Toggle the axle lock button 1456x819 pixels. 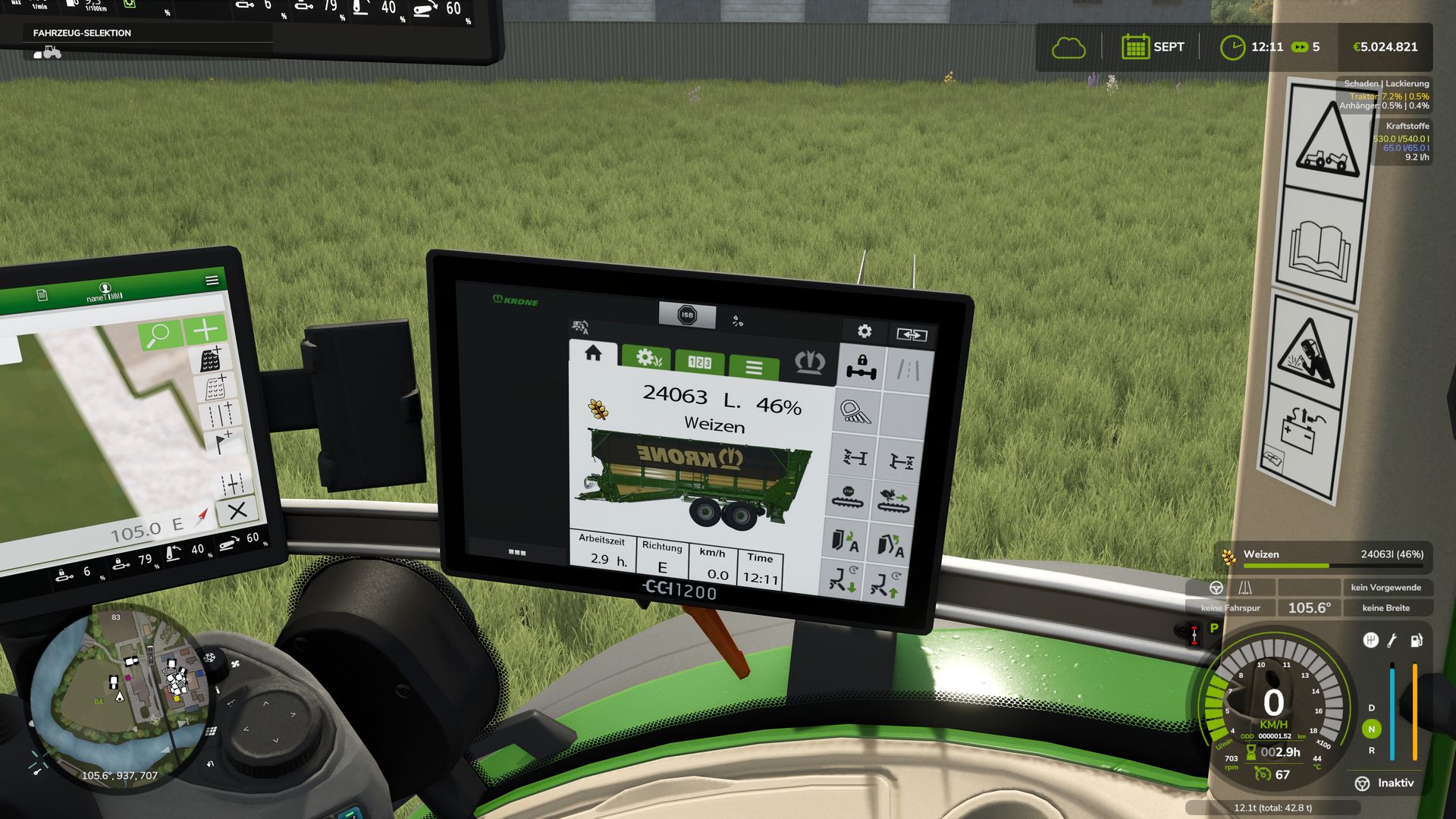(x=861, y=367)
